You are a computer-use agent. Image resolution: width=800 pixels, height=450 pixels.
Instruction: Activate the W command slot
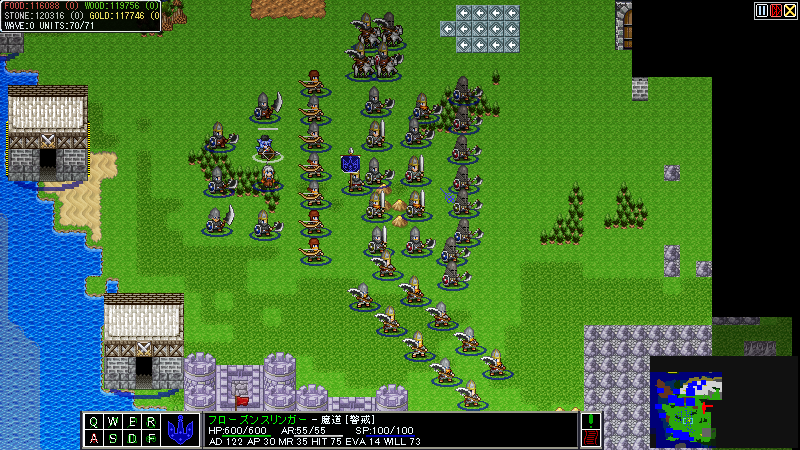click(112, 421)
